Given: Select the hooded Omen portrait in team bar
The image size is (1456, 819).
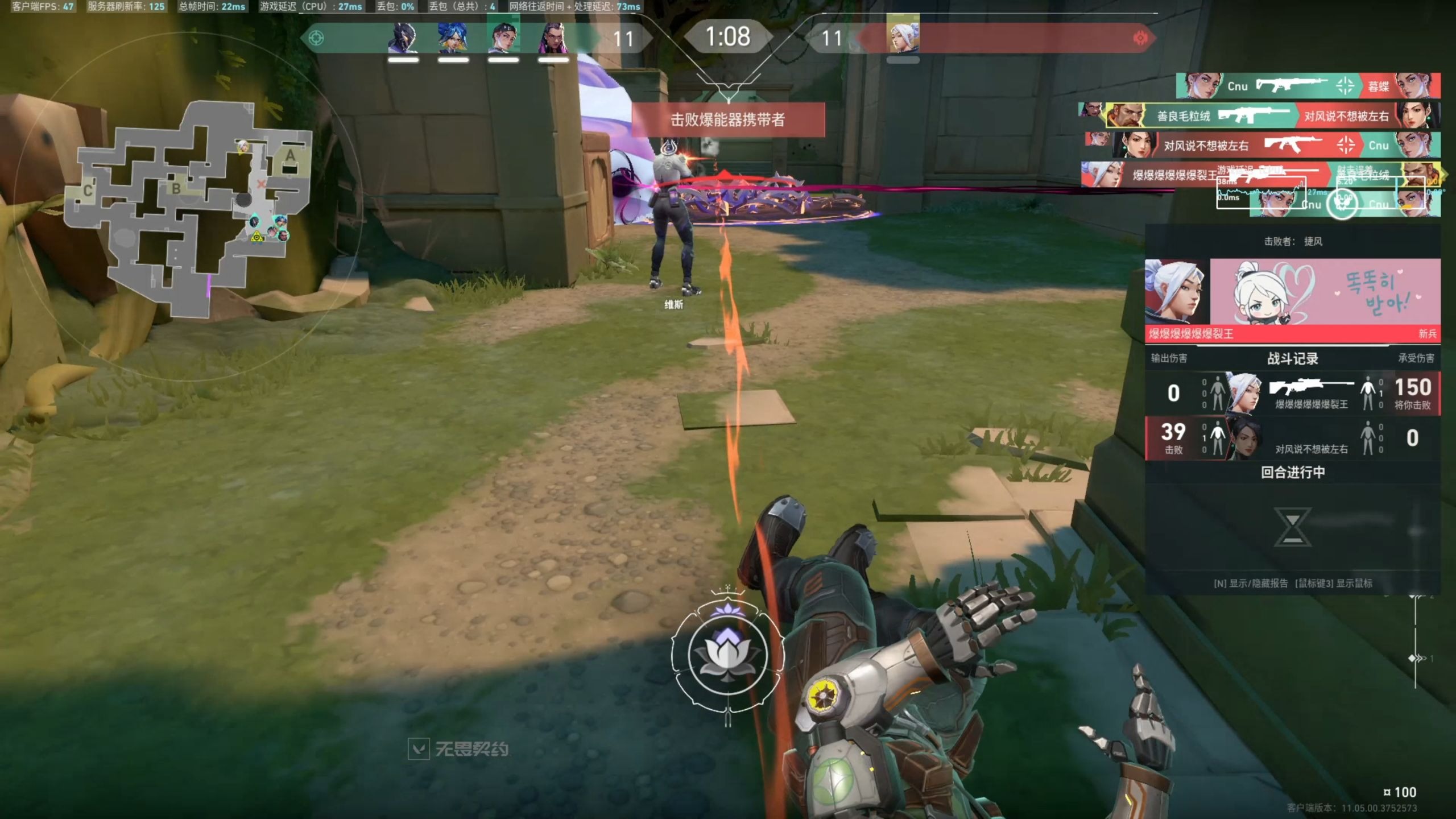Looking at the screenshot, I should pyautogui.click(x=403, y=39).
